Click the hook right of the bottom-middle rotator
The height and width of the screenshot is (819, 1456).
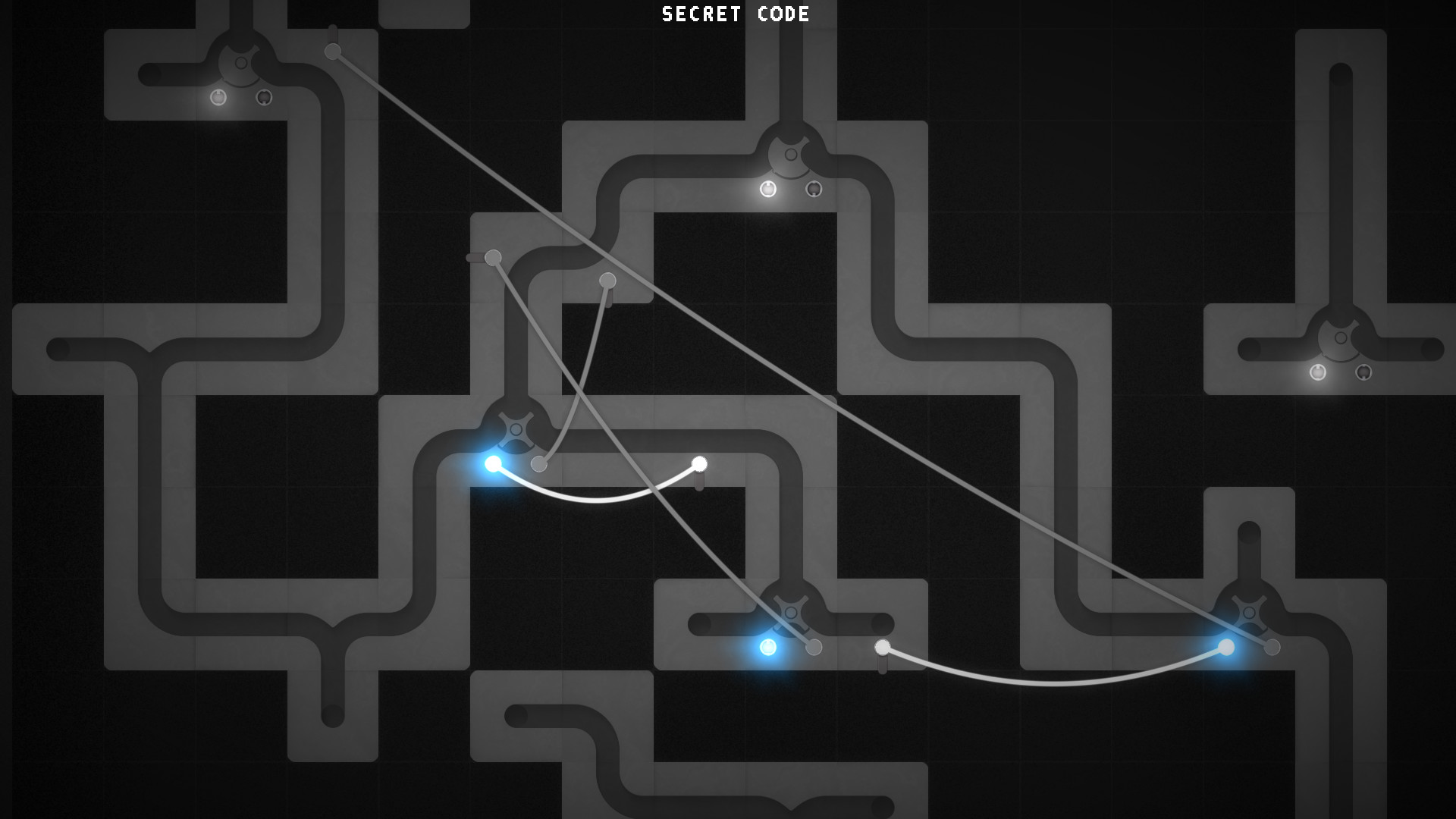click(x=882, y=647)
